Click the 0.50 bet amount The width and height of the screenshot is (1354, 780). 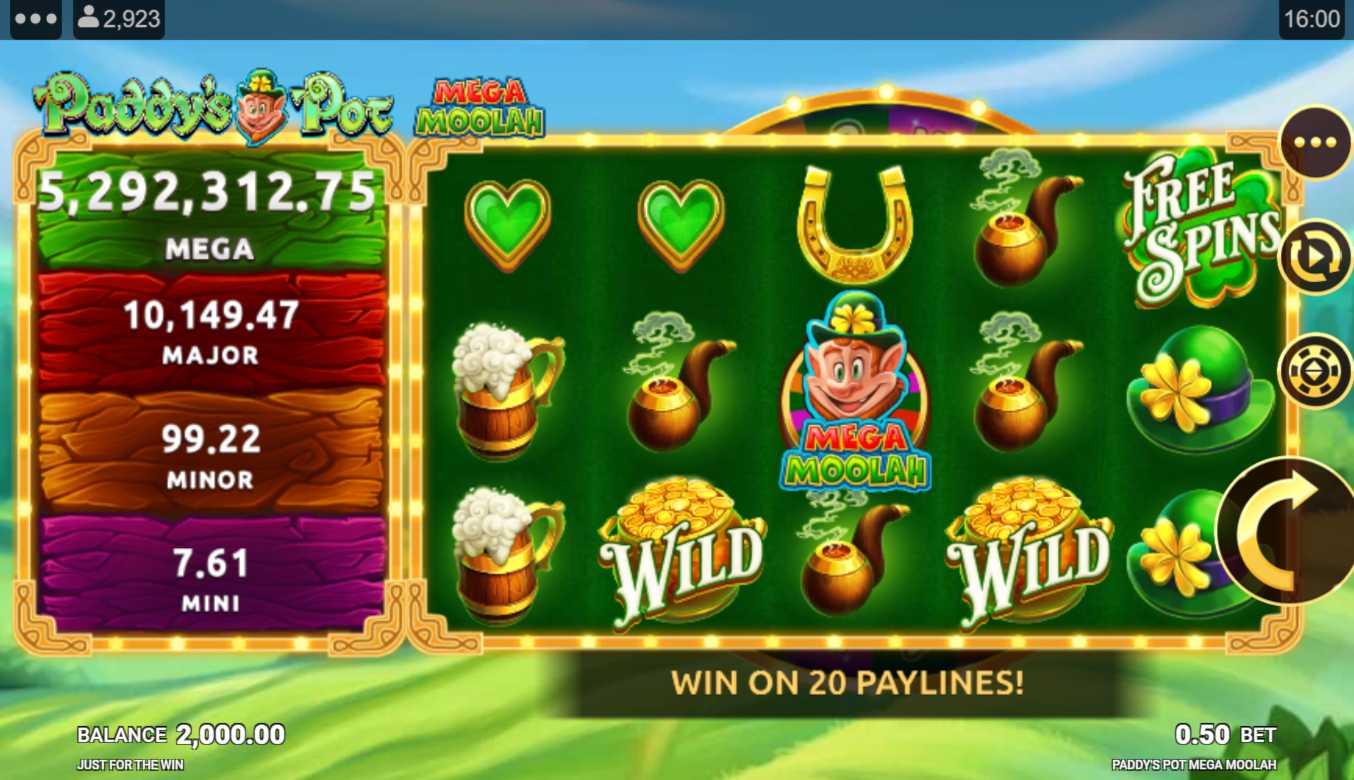(1202, 735)
